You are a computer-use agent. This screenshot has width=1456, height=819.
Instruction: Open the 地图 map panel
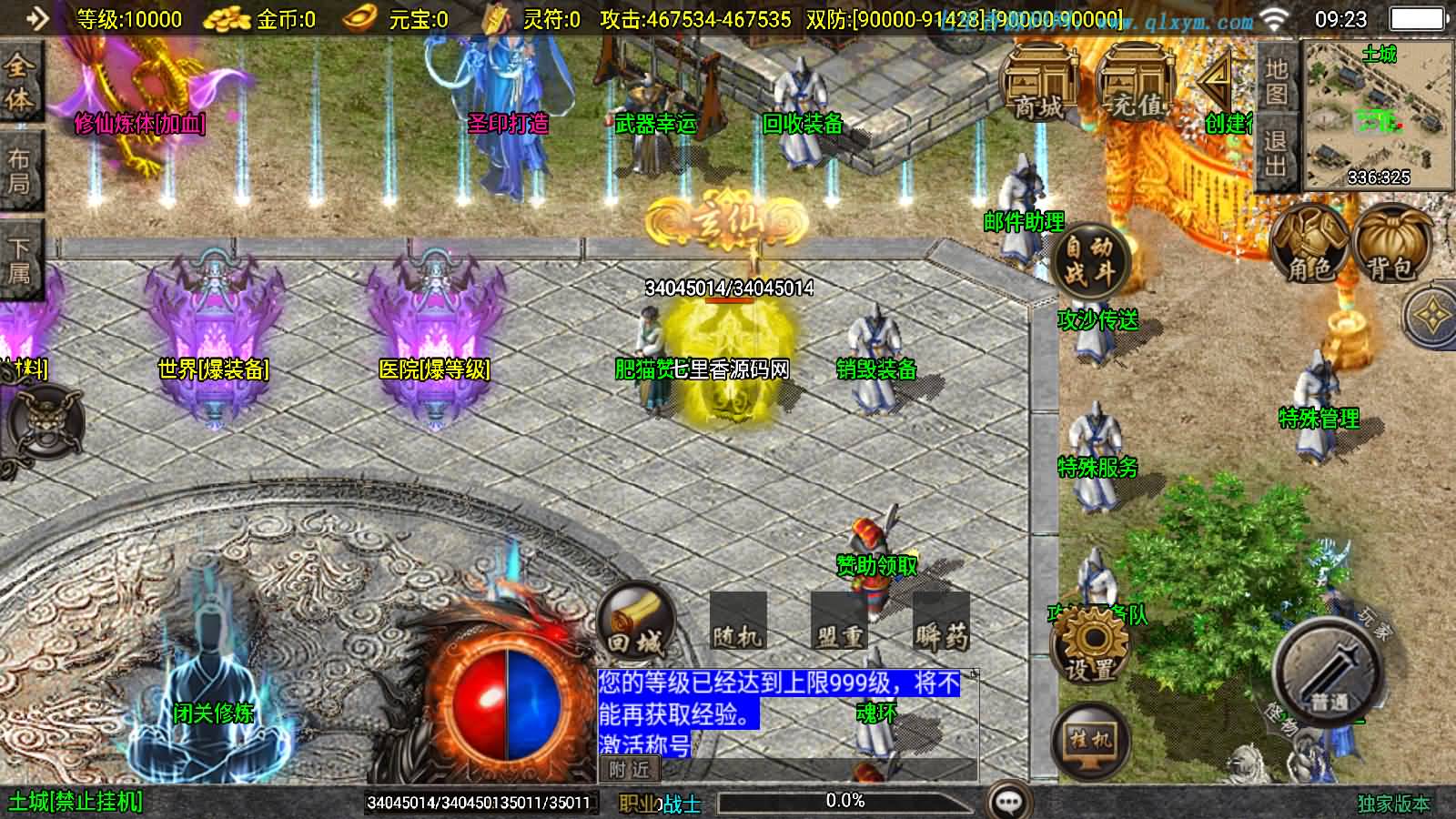(1276, 81)
